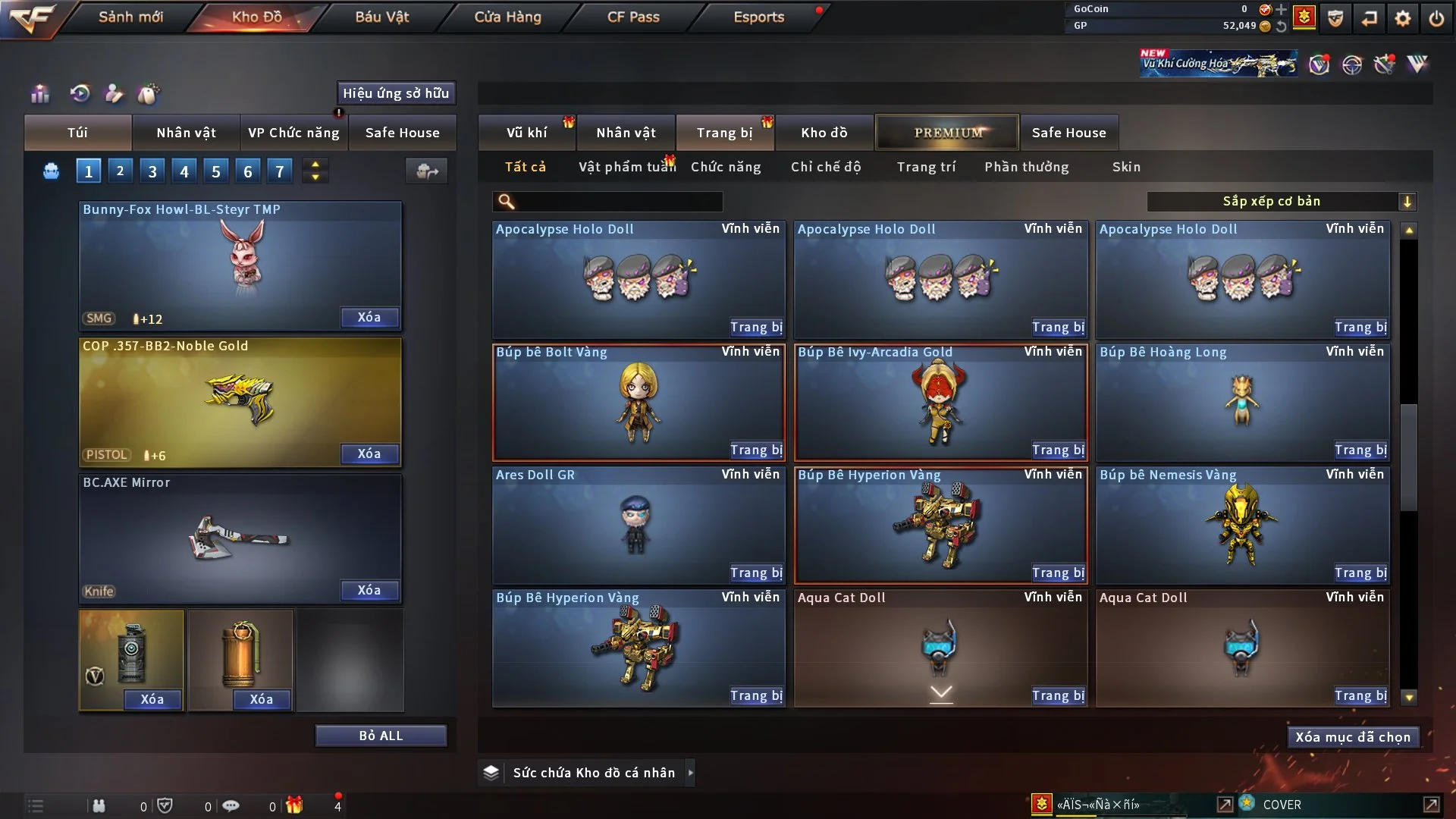Screen dimensions: 1456x819
Task: Select the Chức năng category filter
Action: pyautogui.click(x=725, y=167)
